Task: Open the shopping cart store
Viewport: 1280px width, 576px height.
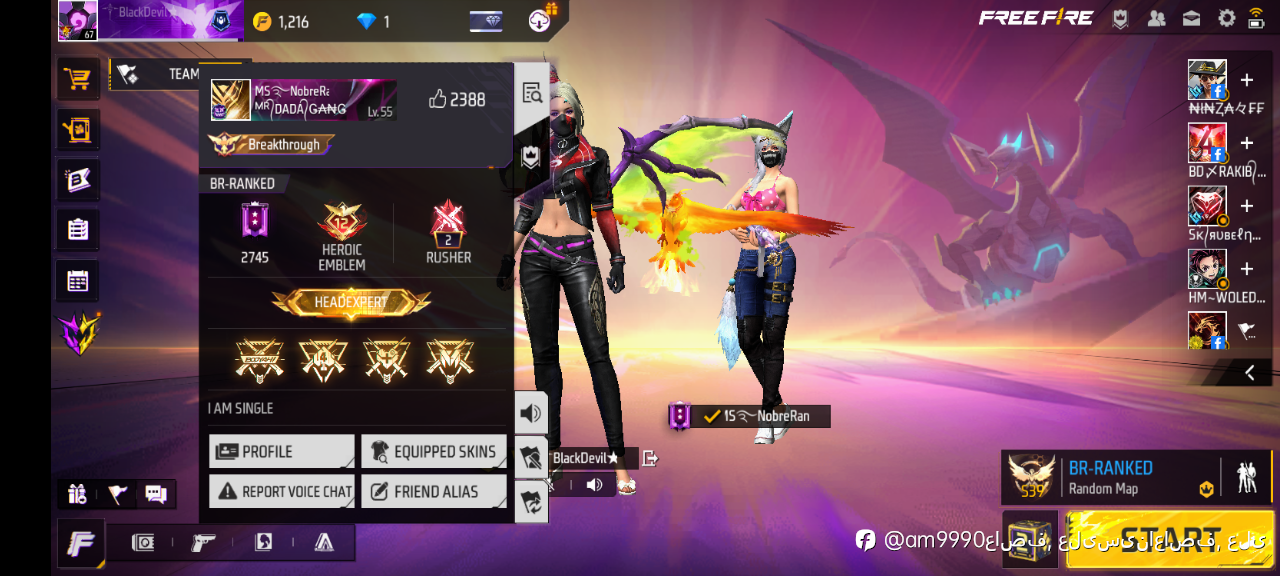Action: (77, 78)
